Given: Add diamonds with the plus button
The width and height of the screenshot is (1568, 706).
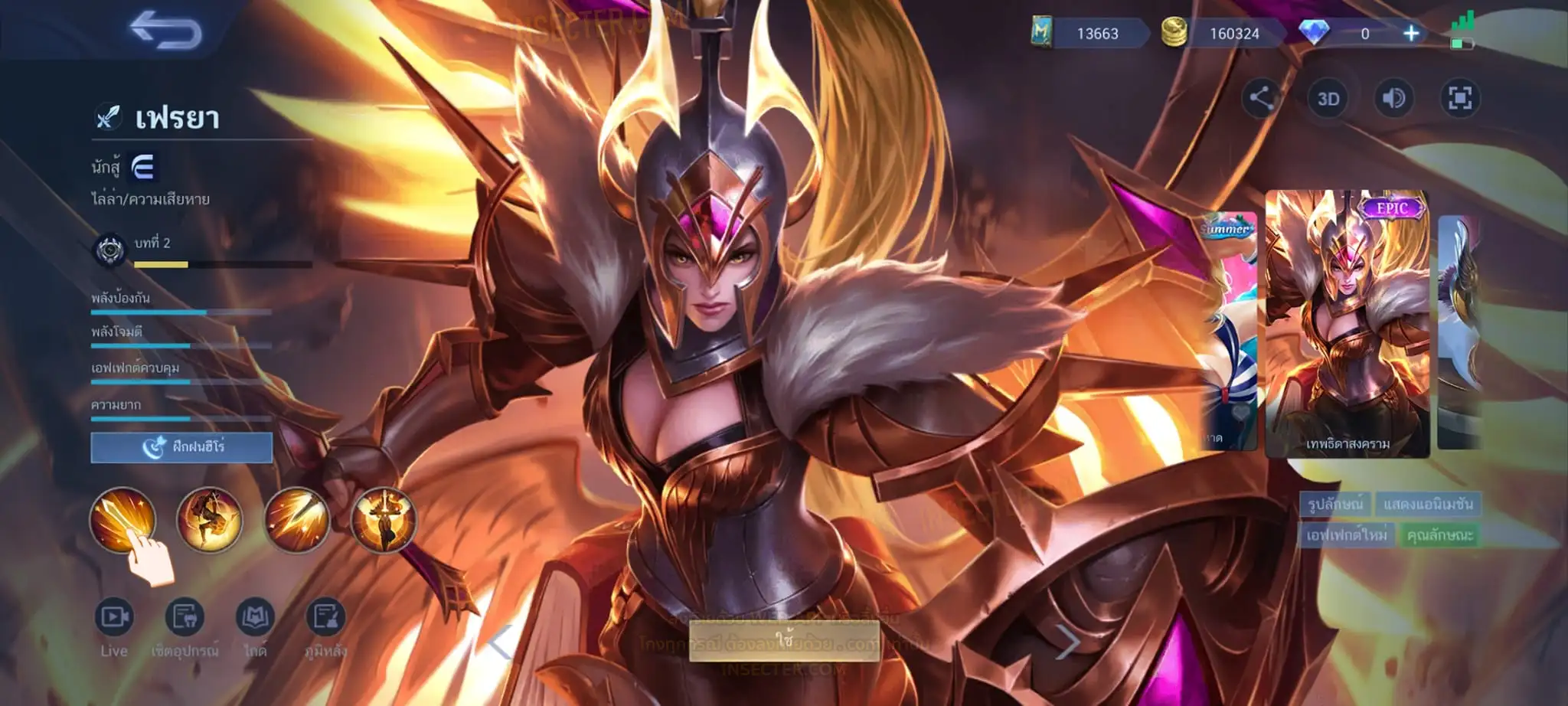Looking at the screenshot, I should [x=1410, y=34].
